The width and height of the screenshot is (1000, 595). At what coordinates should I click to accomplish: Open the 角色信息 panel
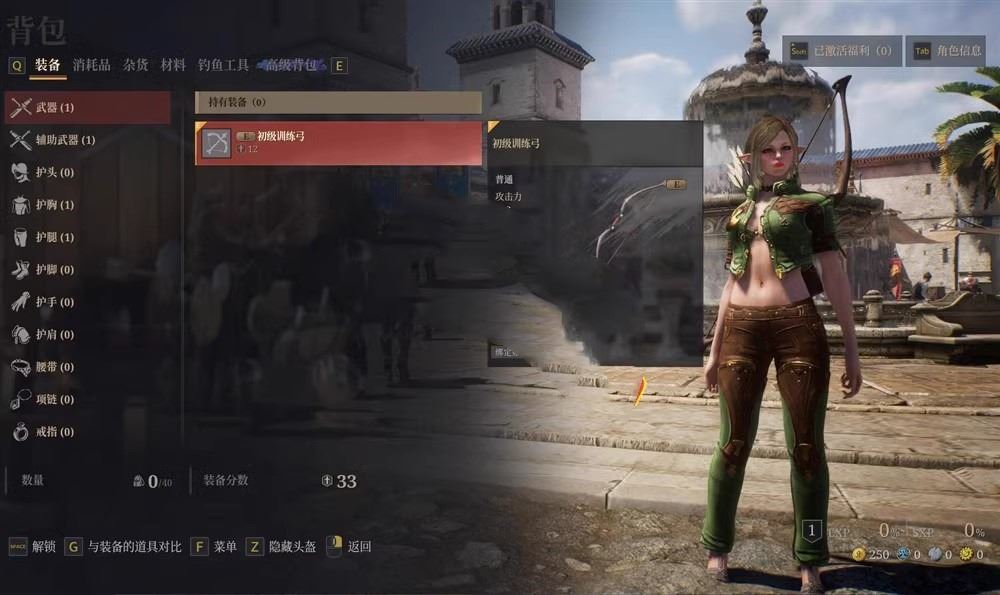tap(945, 51)
